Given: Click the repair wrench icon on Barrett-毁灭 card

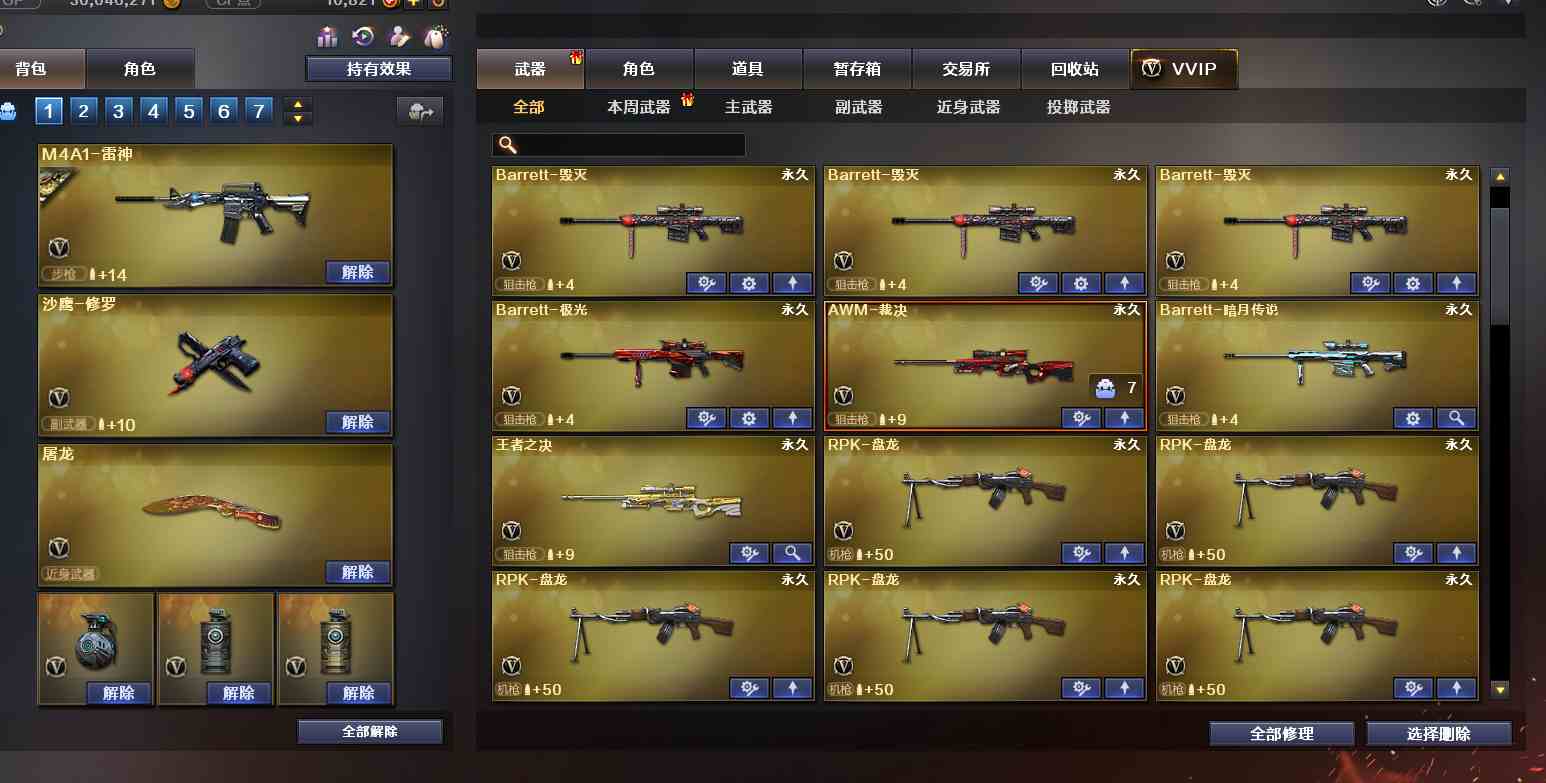Looking at the screenshot, I should click(x=707, y=283).
